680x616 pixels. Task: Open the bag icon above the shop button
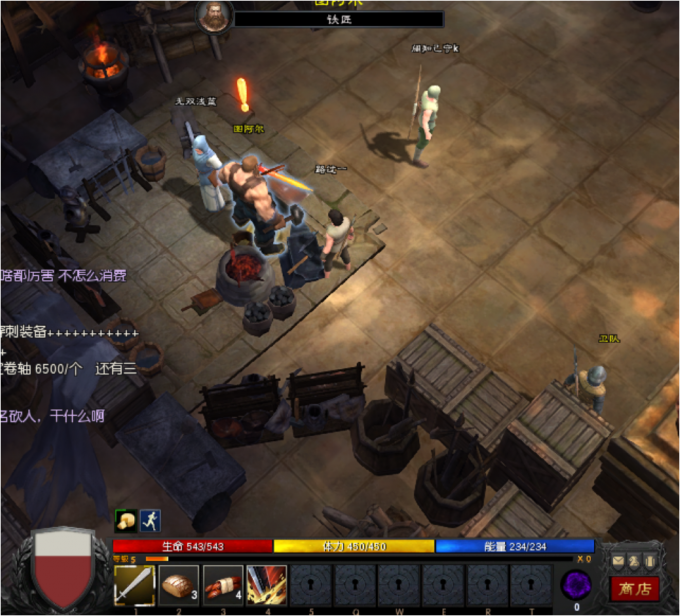[649, 561]
